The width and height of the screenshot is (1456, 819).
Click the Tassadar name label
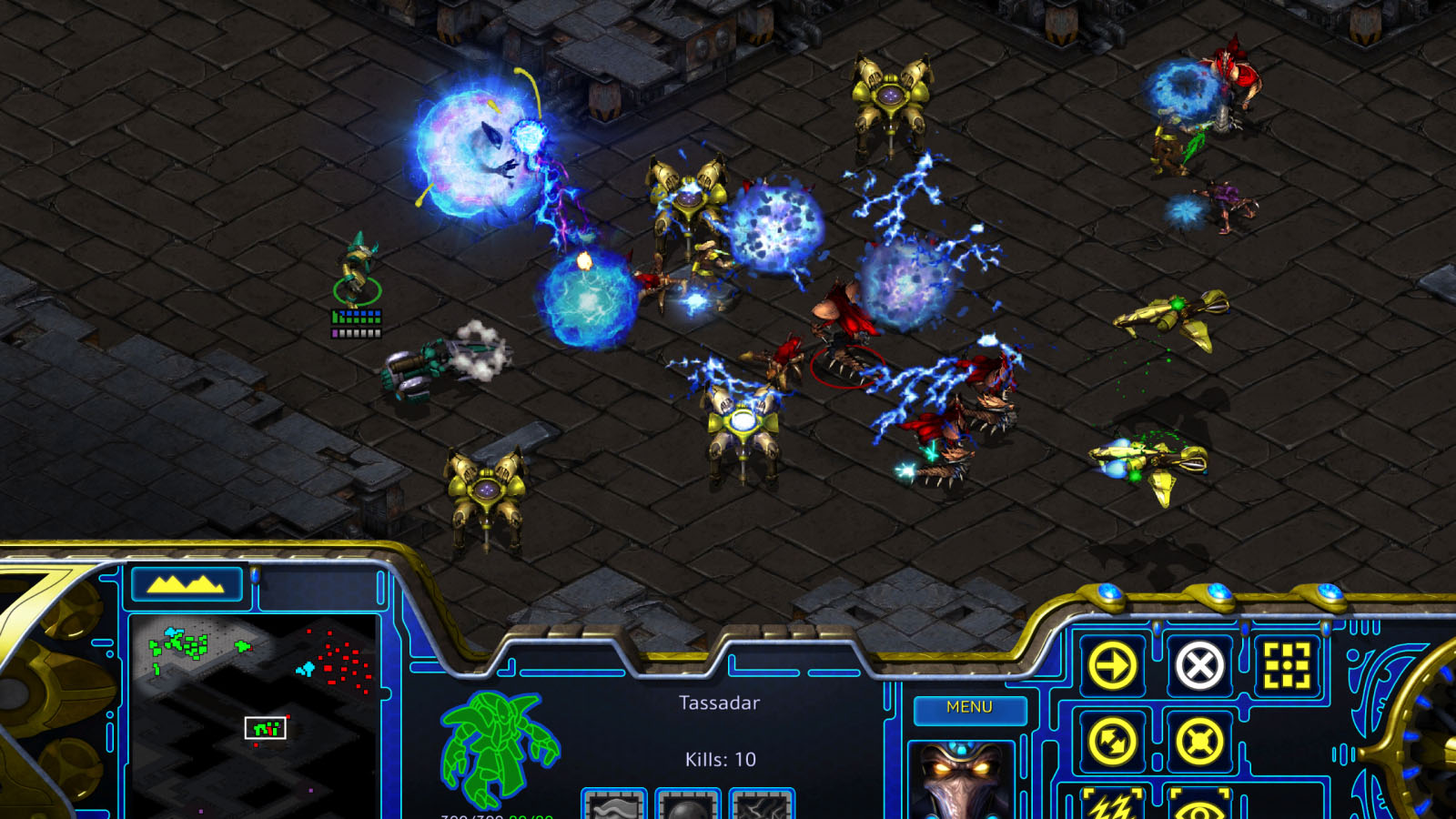(719, 703)
